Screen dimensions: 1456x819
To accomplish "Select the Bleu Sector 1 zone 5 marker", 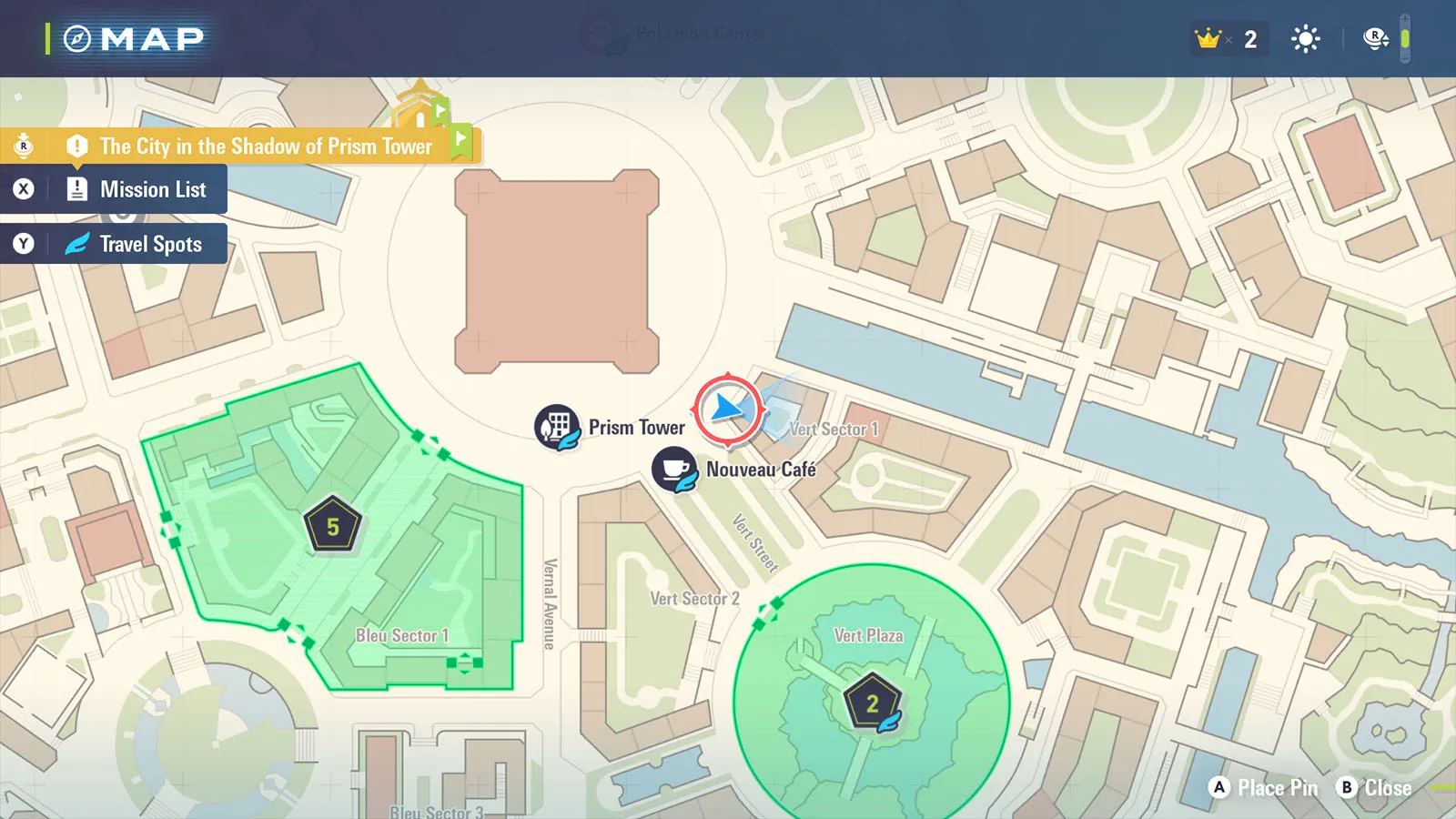I will click(x=333, y=526).
